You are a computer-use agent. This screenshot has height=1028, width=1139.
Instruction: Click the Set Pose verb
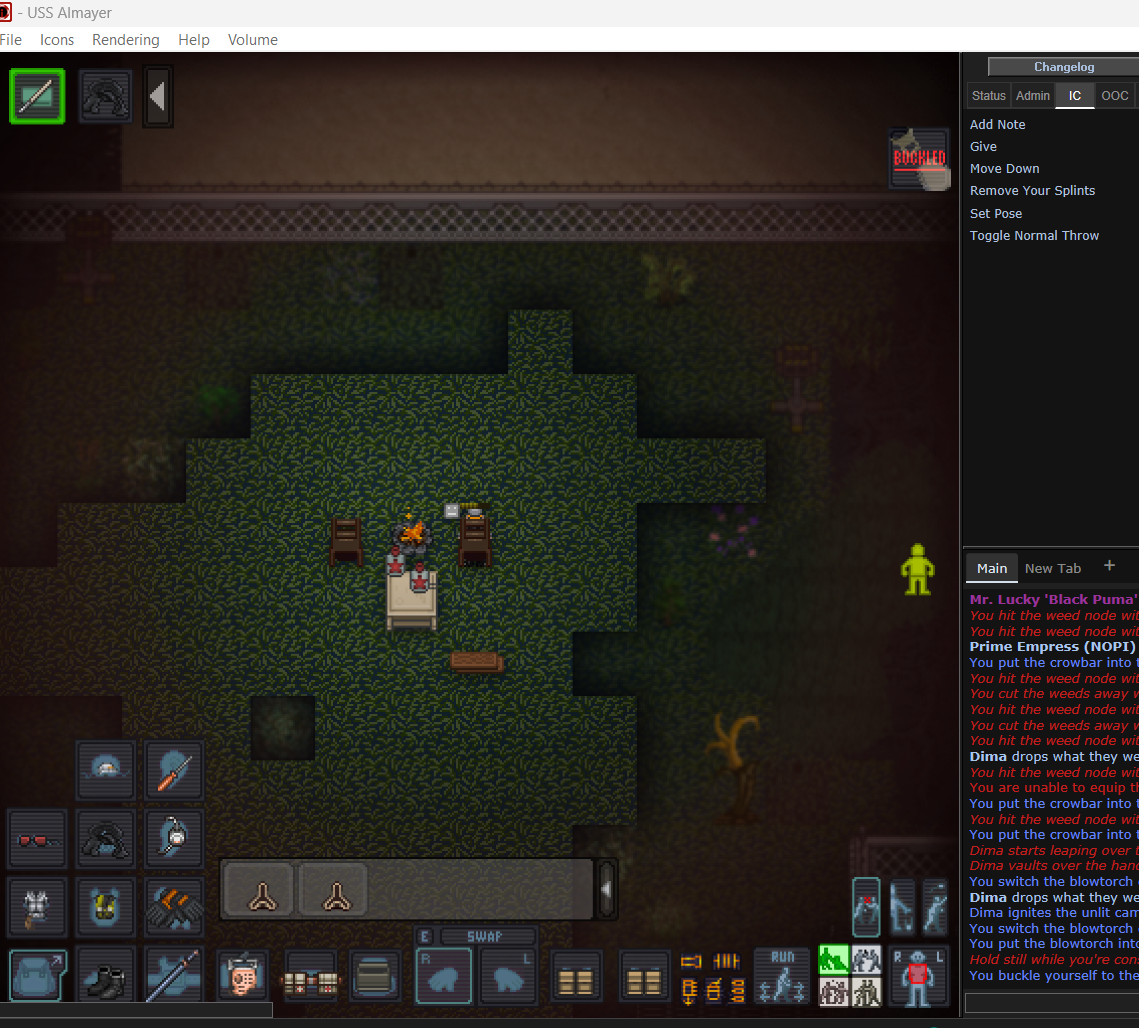[995, 213]
